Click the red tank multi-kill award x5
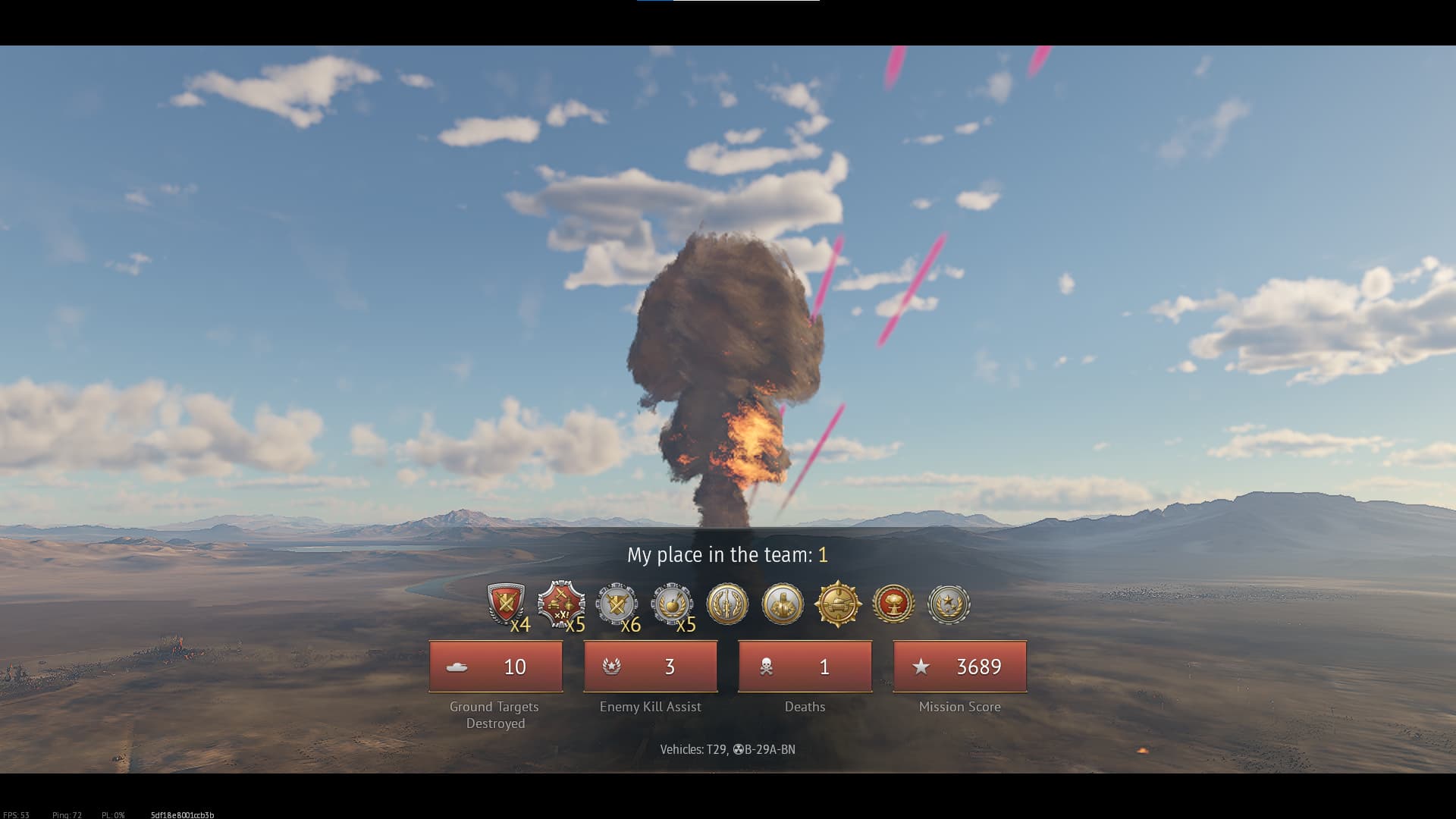The height and width of the screenshot is (819, 1456). 561,604
